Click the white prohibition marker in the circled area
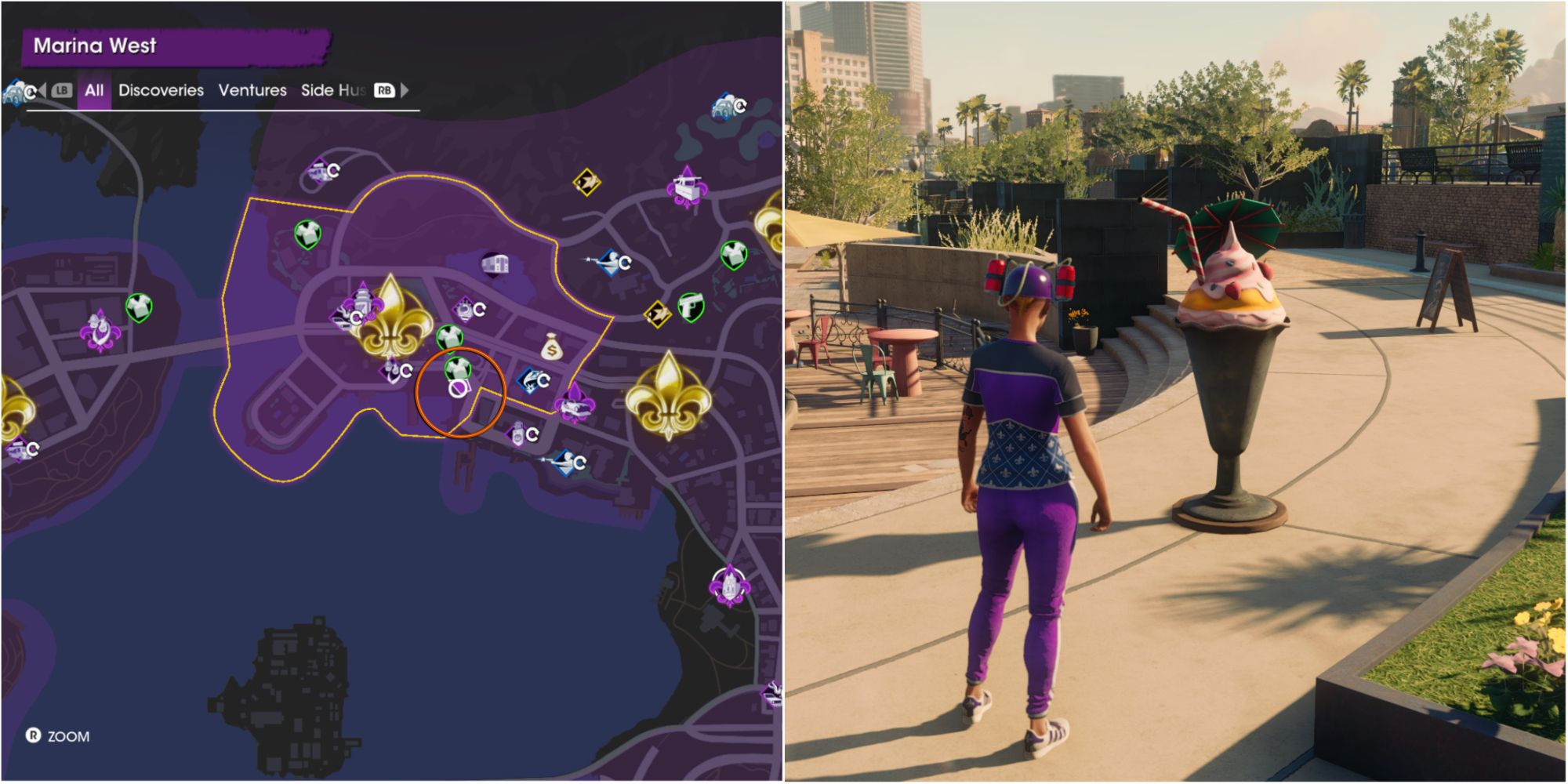 (458, 390)
